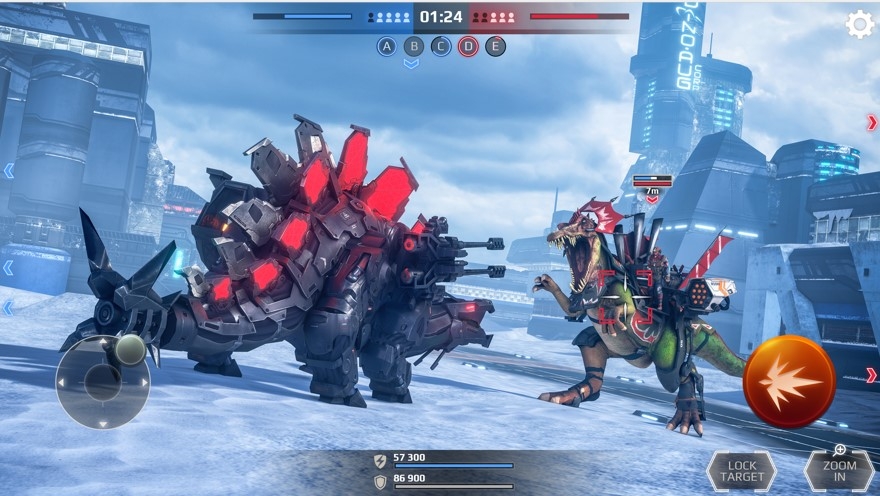Tap the Lock Target button

pyautogui.click(x=741, y=472)
